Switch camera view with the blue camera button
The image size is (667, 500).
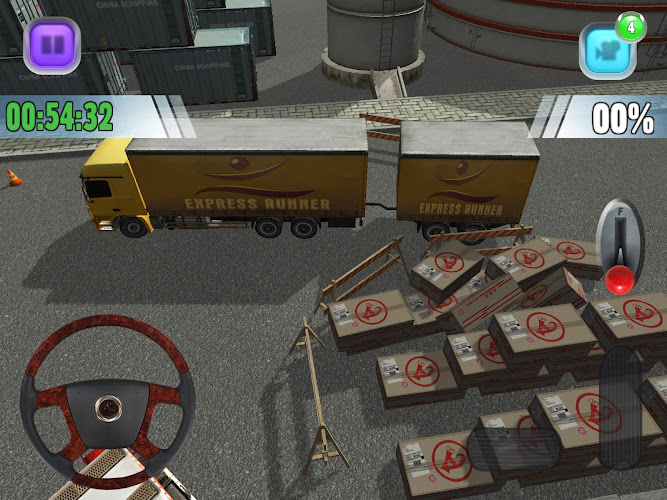(606, 50)
